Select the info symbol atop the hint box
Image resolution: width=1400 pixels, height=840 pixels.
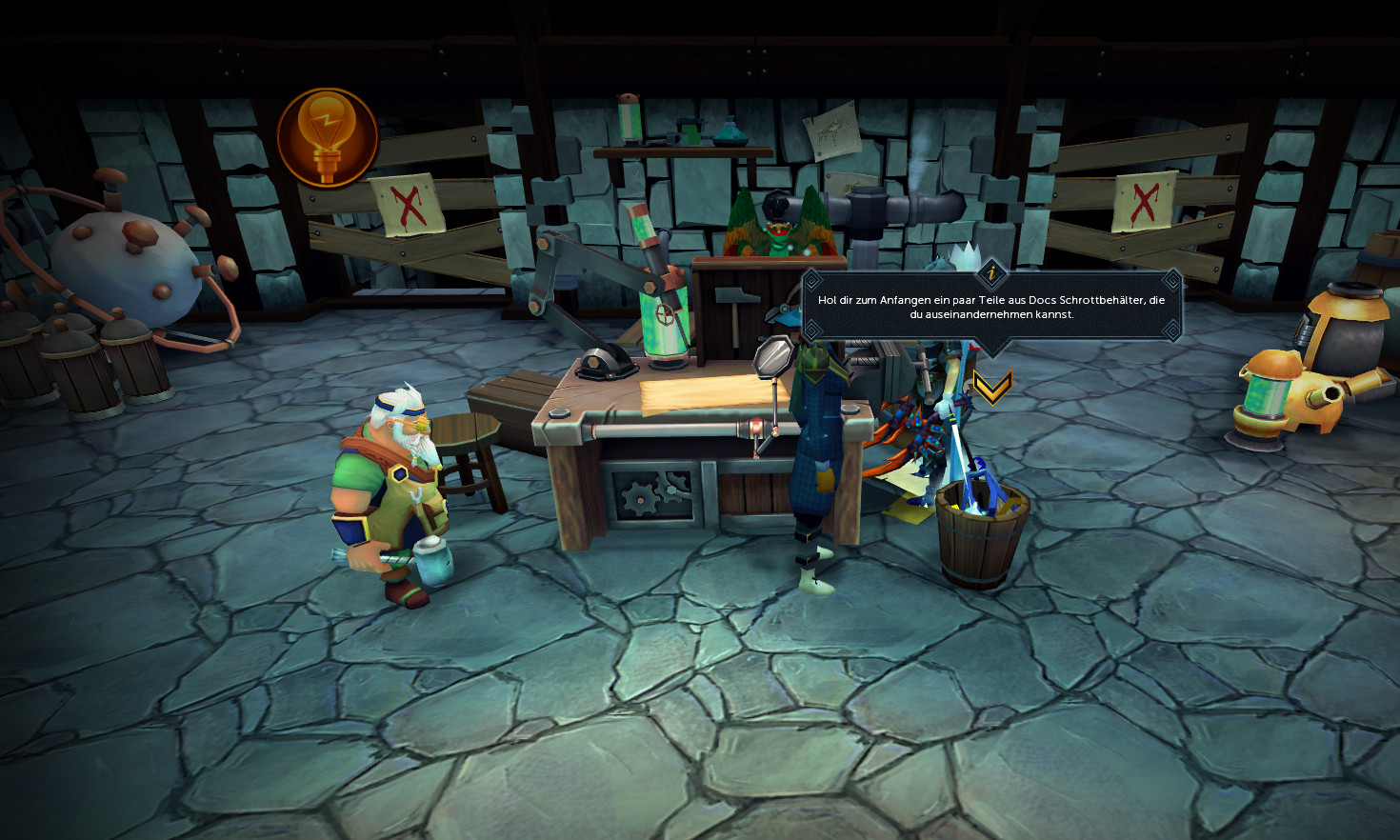[x=991, y=273]
